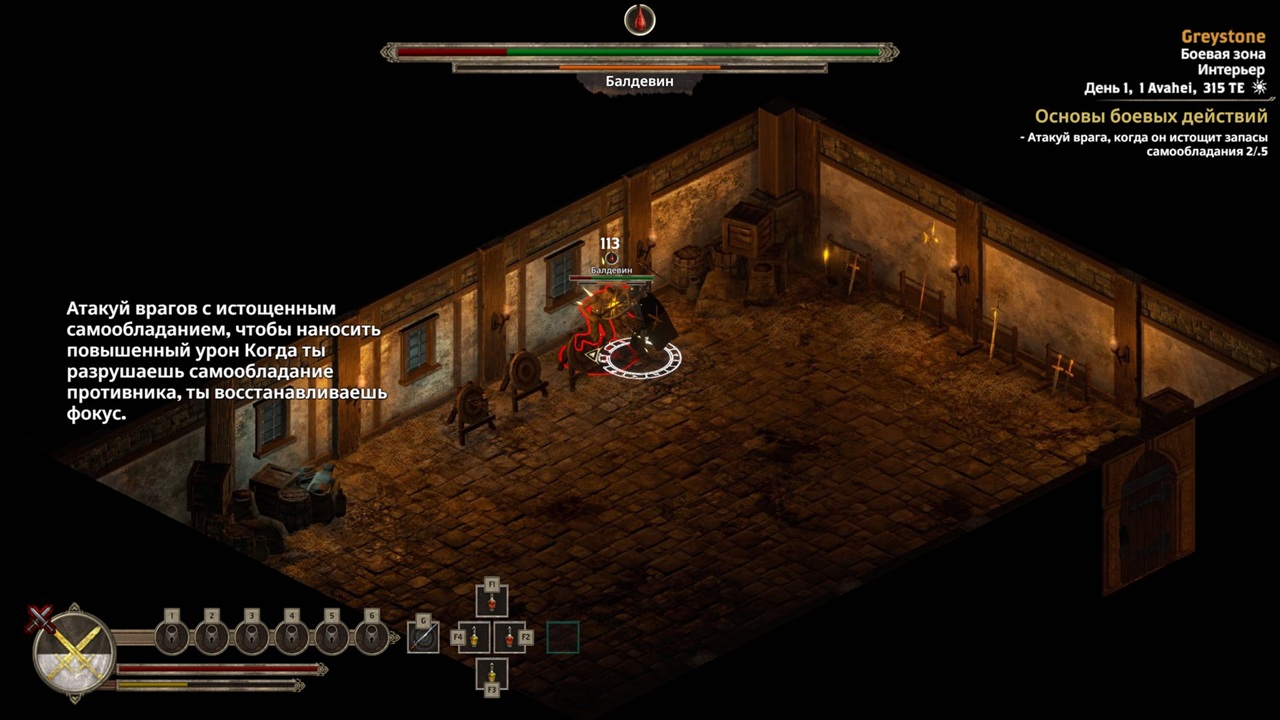Use the red potion in the F2 slot
The height and width of the screenshot is (720, 1280).
click(510, 637)
